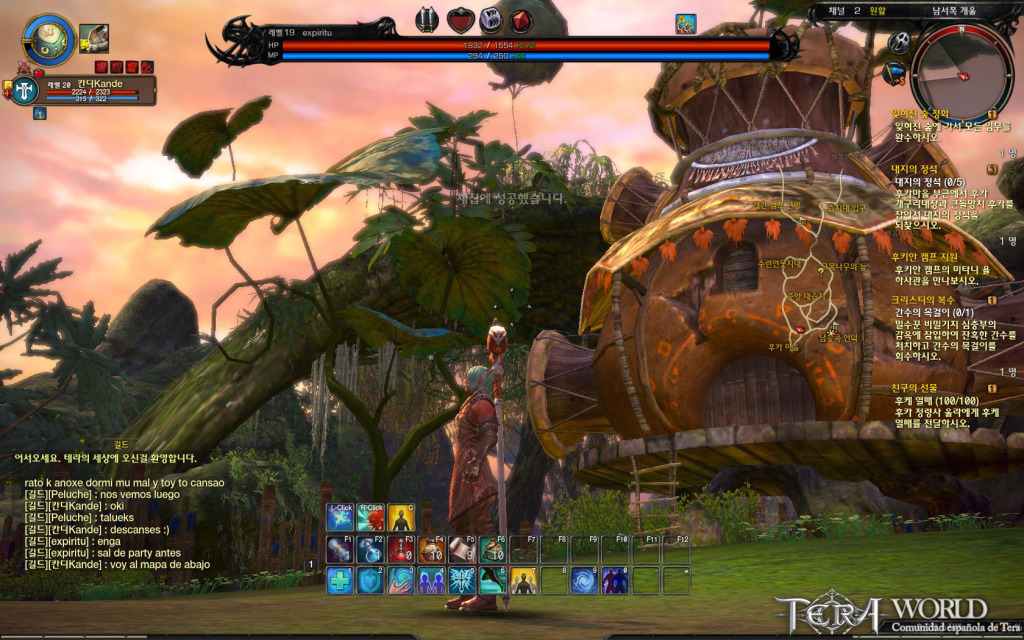Image resolution: width=1024 pixels, height=640 pixels.
Task: Select the orange jar in the F4 slot
Action: click(432, 549)
